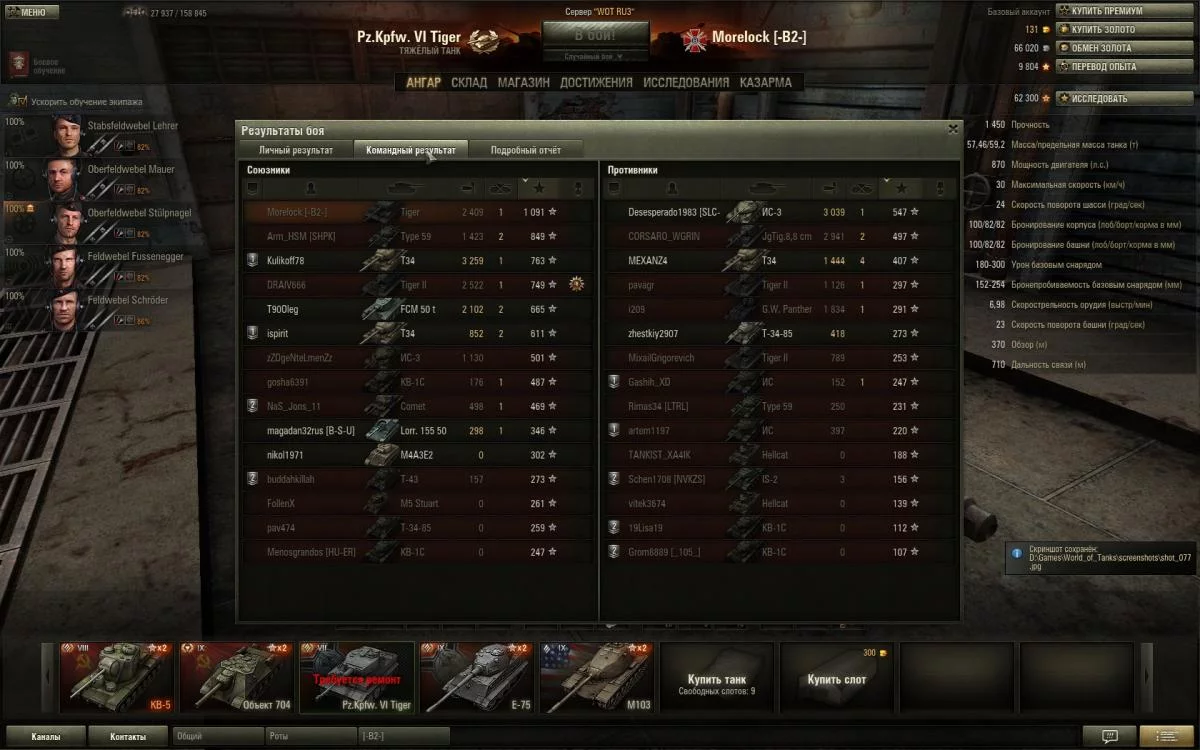
Task: Go to the Склад section
Action: pos(469,82)
